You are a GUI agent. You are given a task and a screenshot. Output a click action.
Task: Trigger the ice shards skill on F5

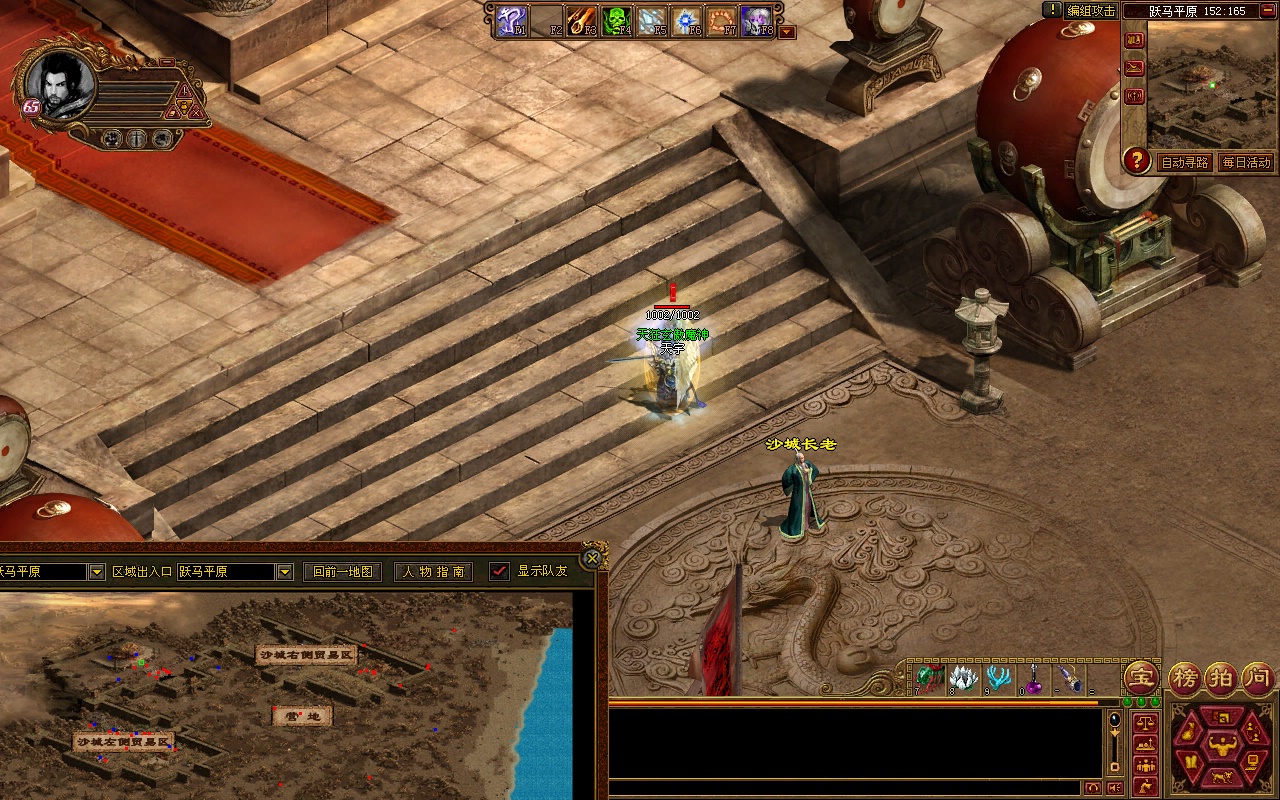coord(651,21)
